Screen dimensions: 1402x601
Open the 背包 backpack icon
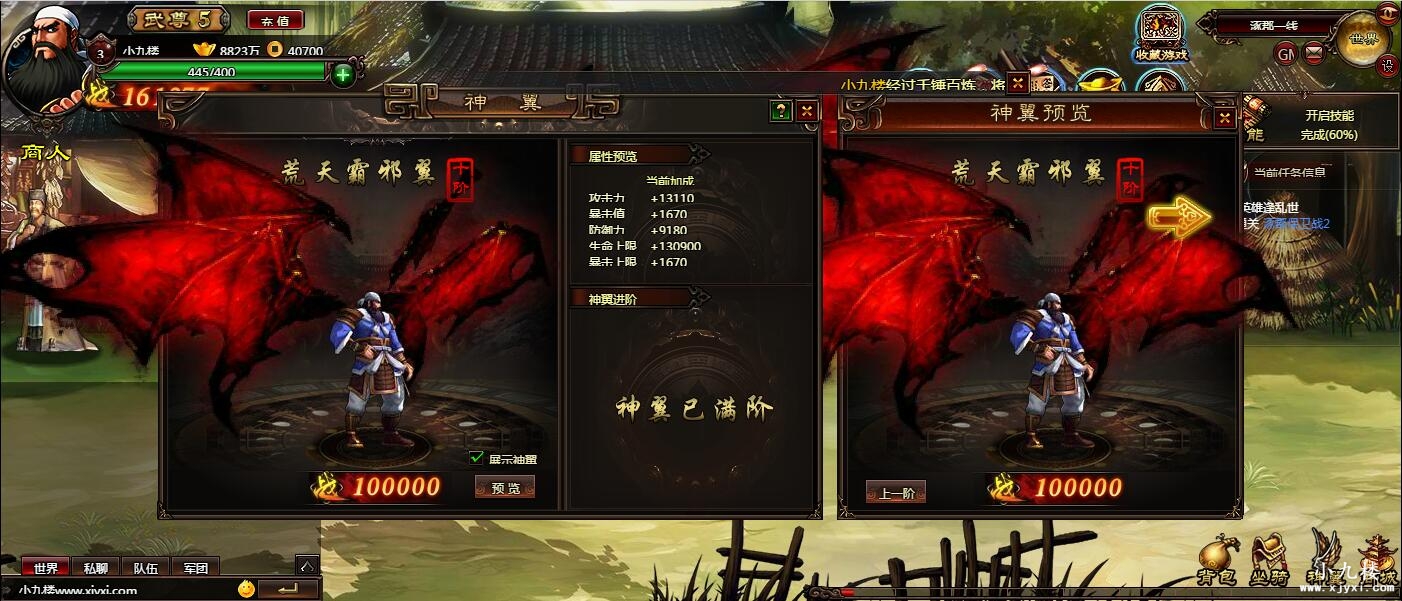pyautogui.click(x=1218, y=560)
